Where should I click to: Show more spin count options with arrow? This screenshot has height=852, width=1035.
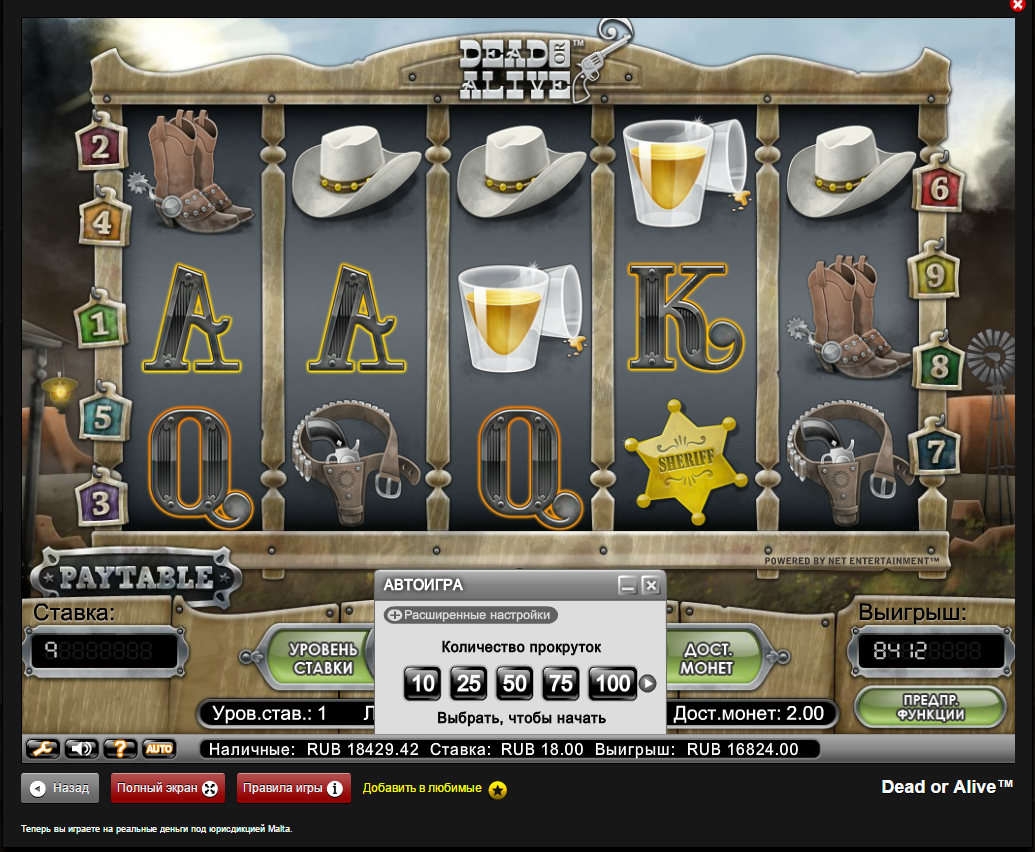648,684
